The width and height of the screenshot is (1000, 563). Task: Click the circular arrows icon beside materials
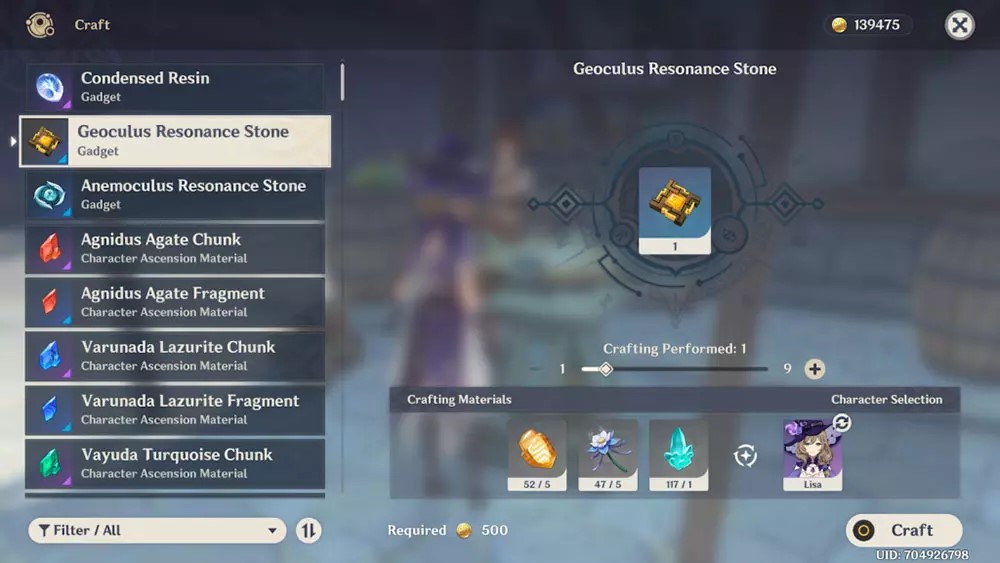click(745, 456)
